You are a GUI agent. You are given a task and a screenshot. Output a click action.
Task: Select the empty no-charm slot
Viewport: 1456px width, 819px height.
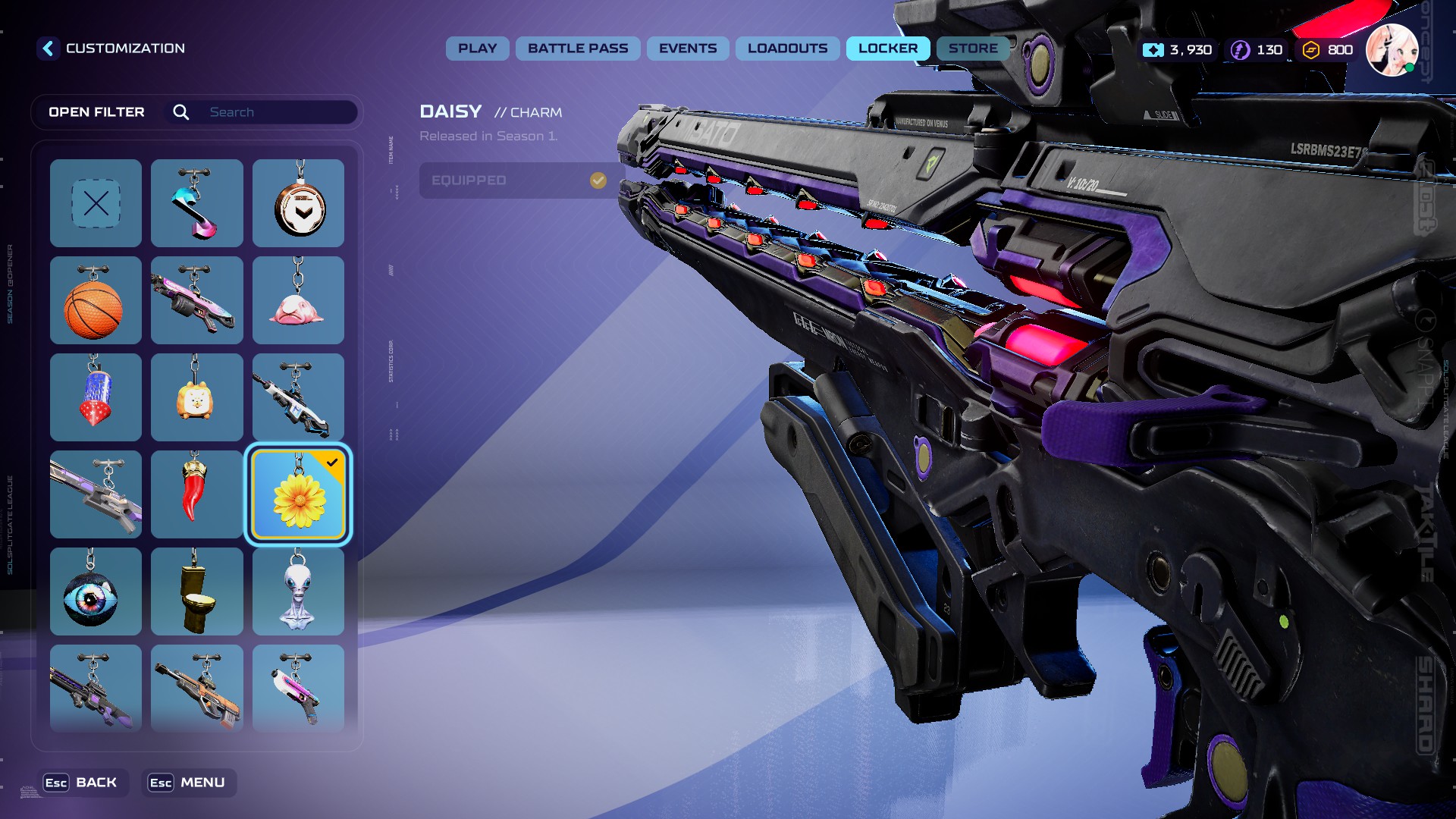tap(96, 203)
